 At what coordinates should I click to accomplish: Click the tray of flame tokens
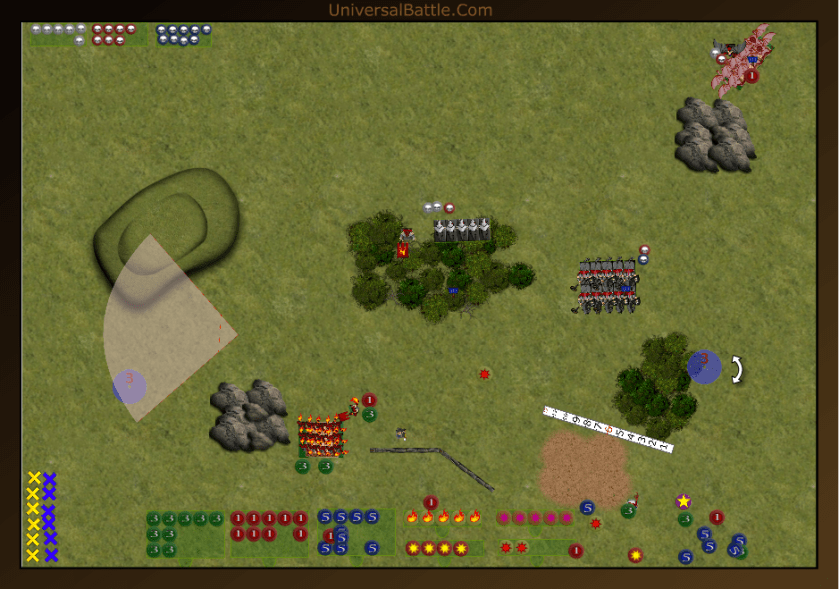pos(443,517)
